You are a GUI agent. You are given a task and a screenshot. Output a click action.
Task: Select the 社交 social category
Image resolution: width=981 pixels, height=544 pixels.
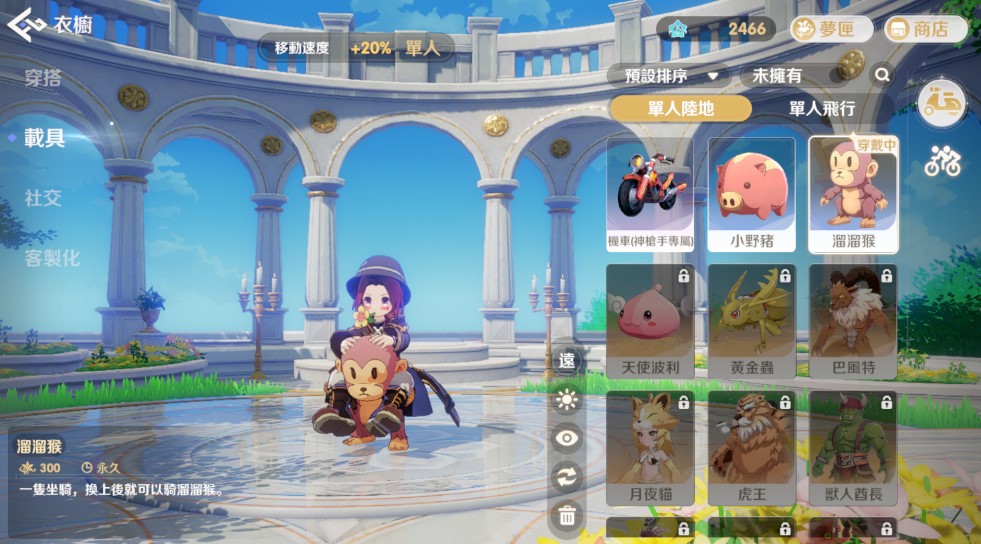[44, 198]
